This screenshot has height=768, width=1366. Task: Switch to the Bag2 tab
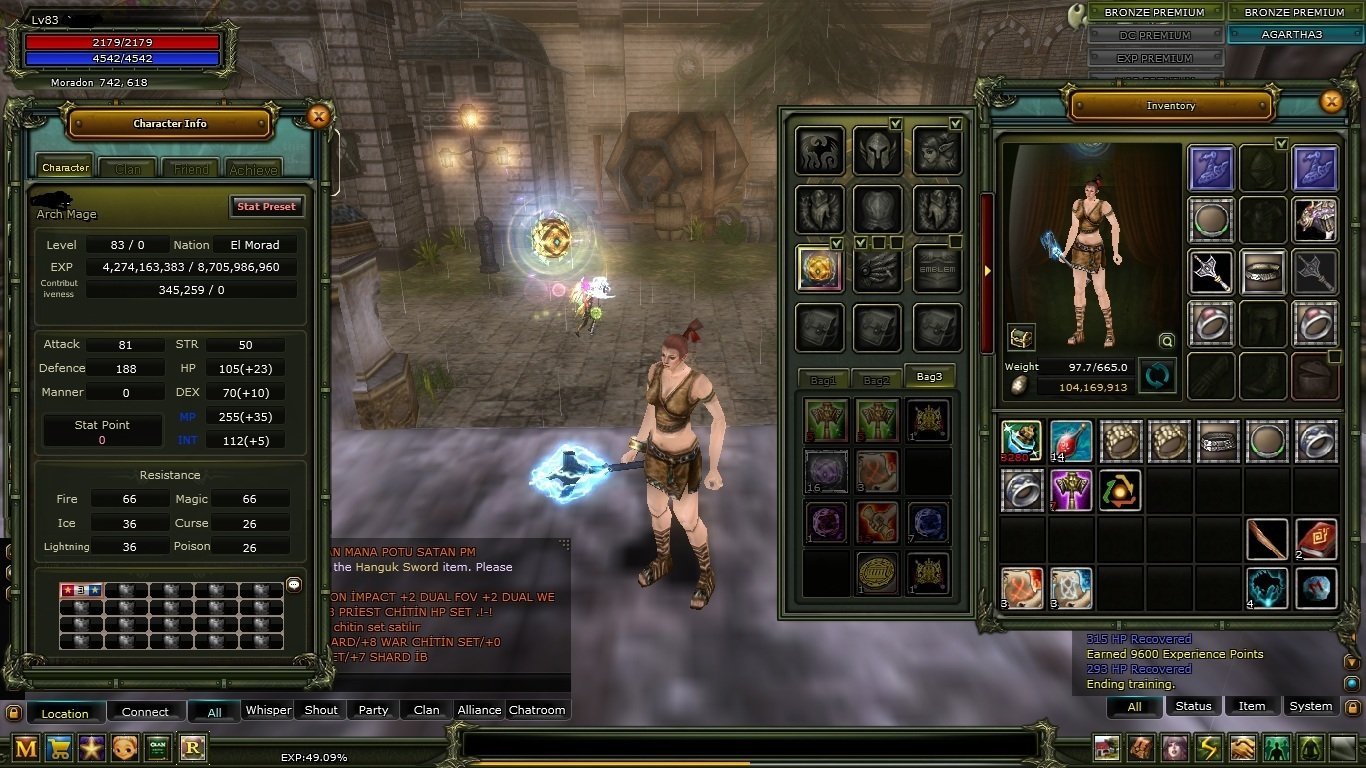875,377
